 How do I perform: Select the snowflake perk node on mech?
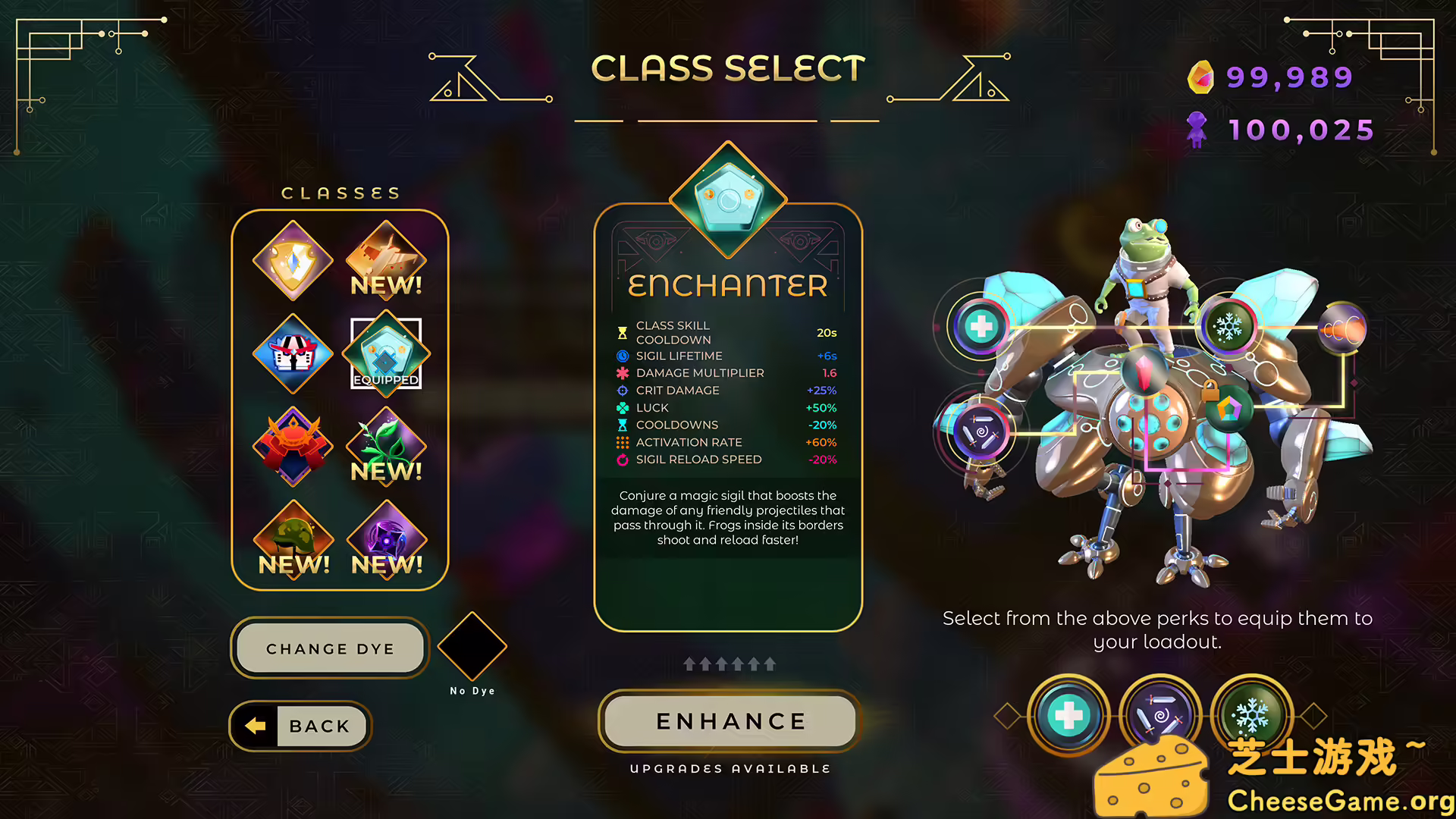(x=1228, y=327)
